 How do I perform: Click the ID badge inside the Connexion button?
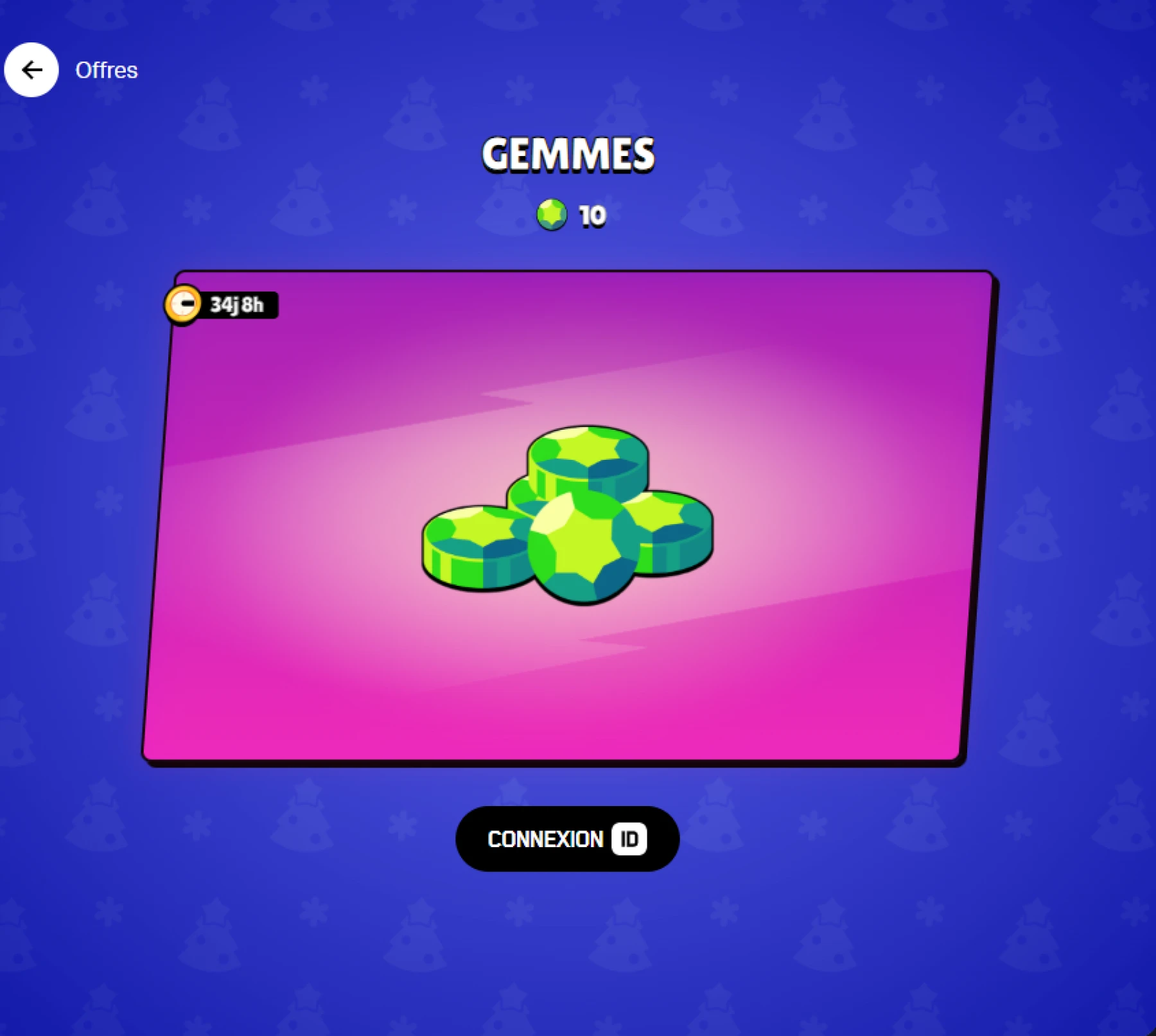pos(631,838)
